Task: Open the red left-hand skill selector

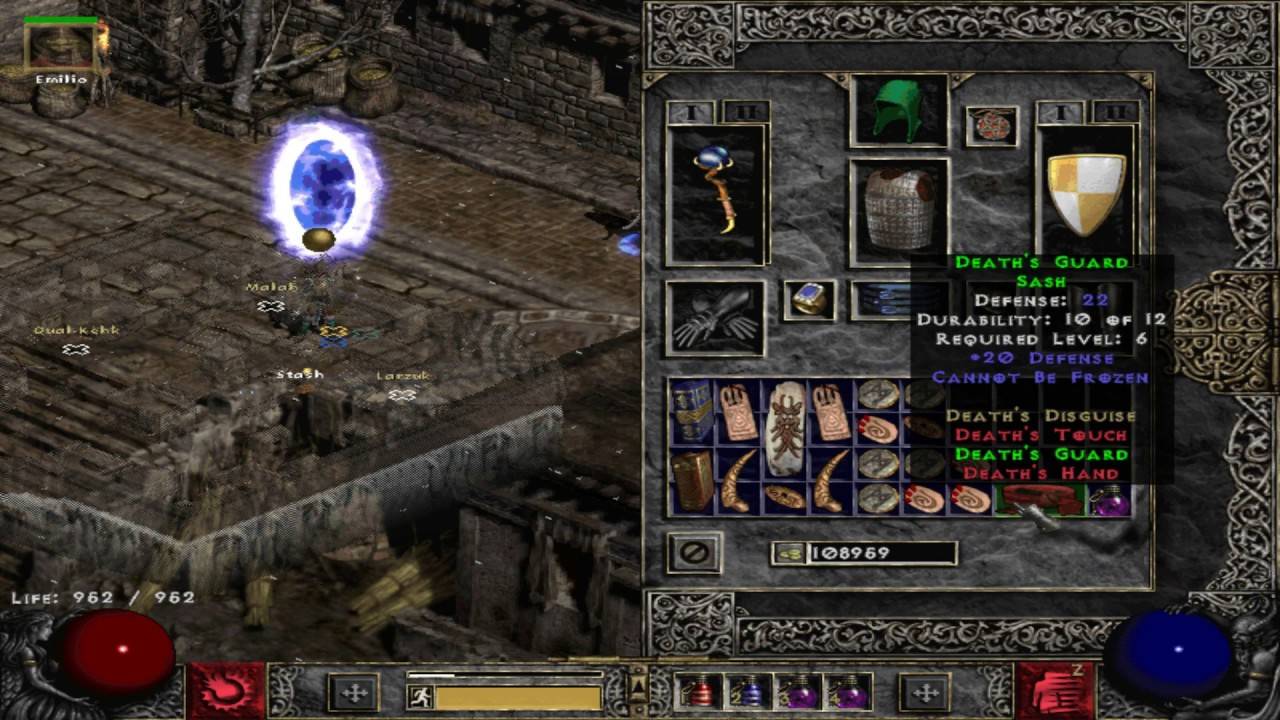Action: pyautogui.click(x=226, y=691)
